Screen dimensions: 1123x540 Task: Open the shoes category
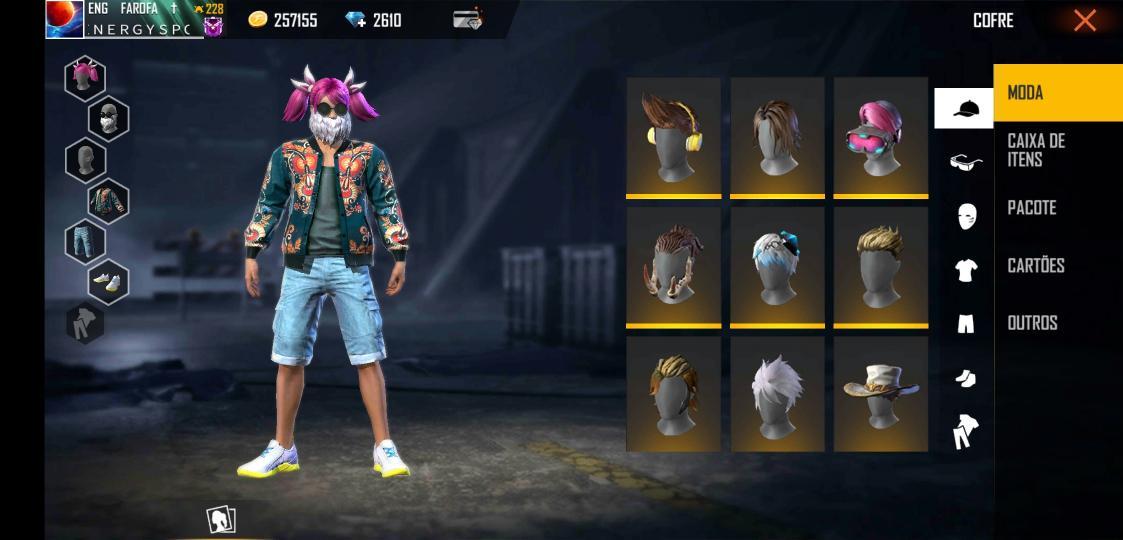(x=965, y=378)
